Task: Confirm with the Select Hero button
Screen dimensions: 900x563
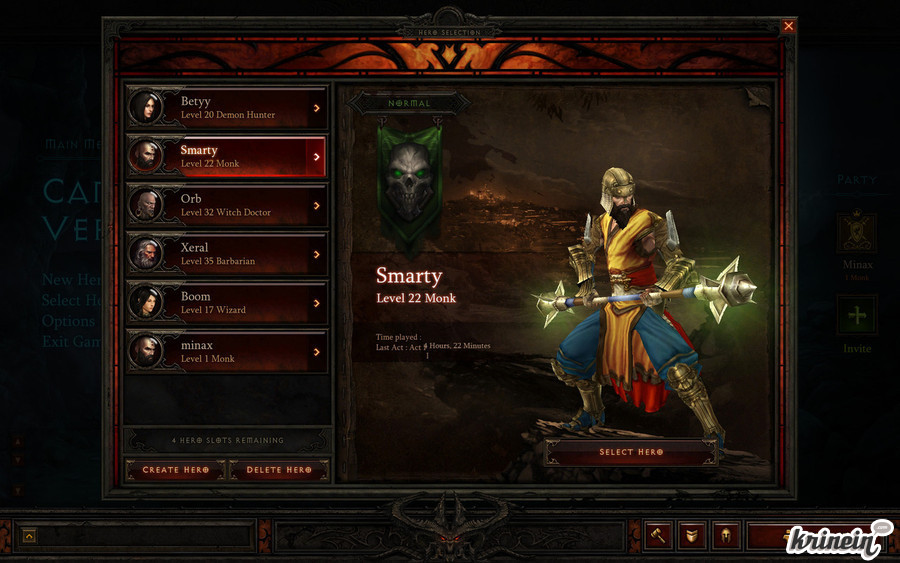Action: tap(631, 452)
